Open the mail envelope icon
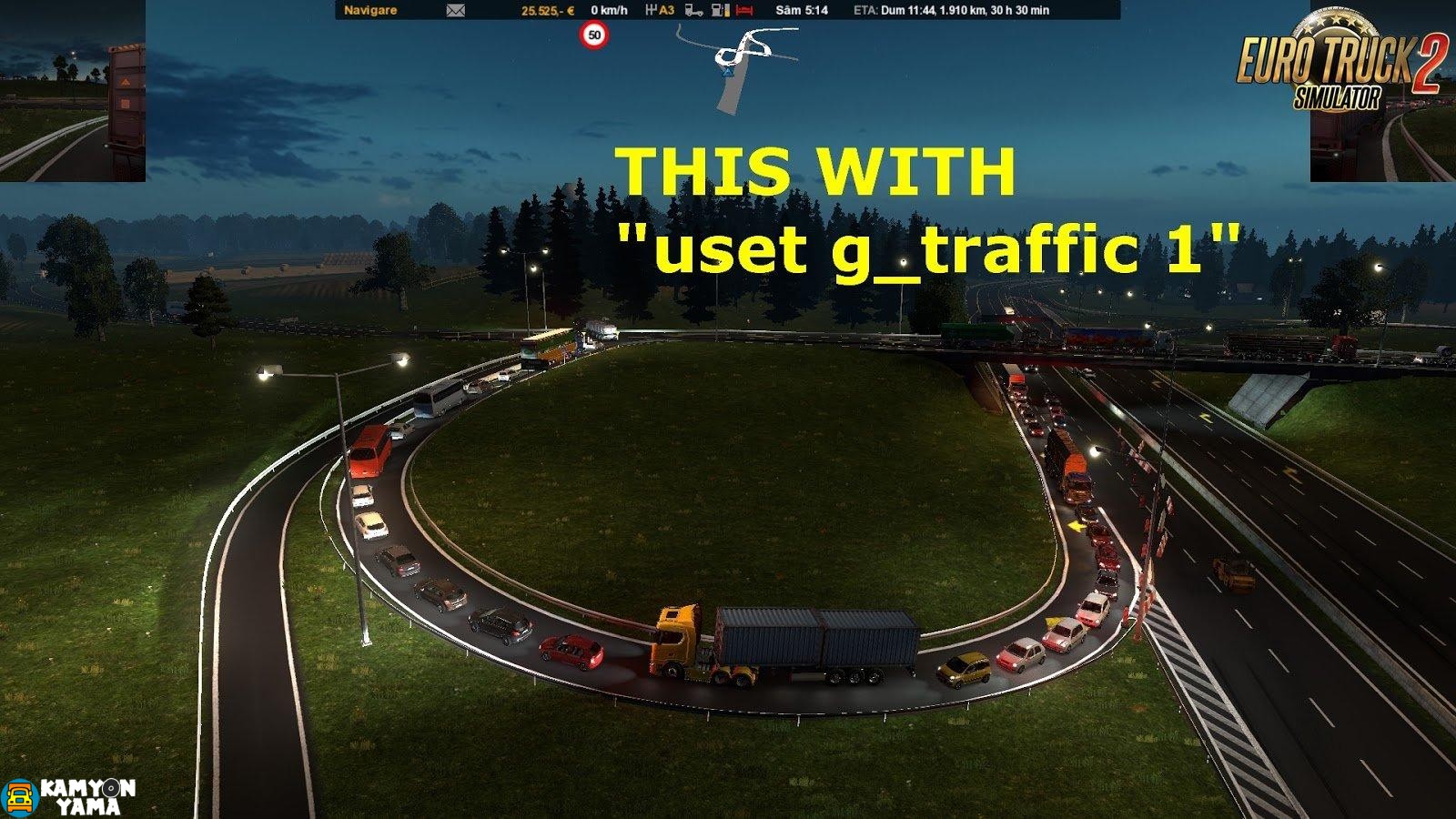The image size is (1456, 819). (453, 8)
